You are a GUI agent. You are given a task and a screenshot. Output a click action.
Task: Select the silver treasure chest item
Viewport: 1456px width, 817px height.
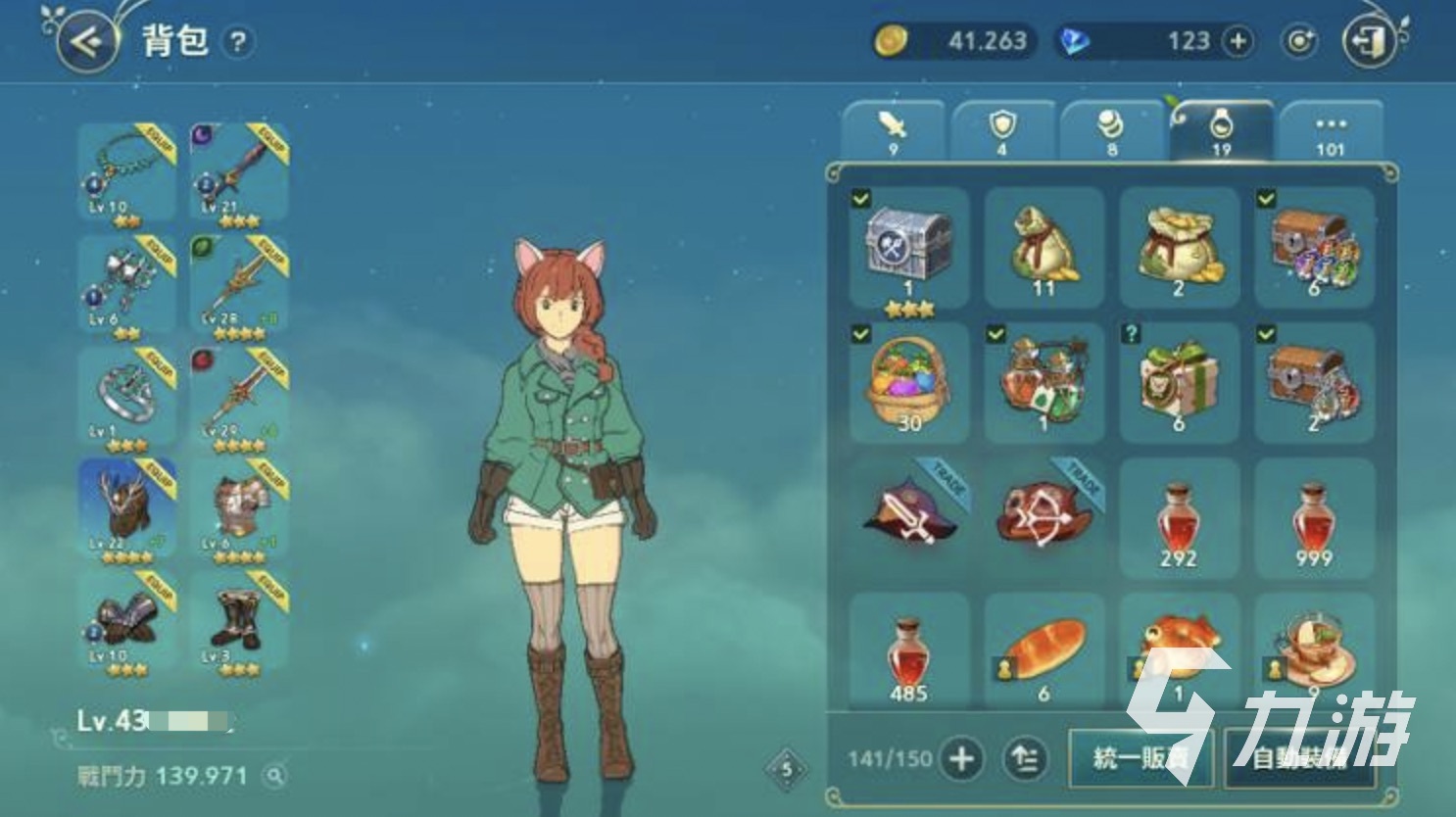click(908, 250)
